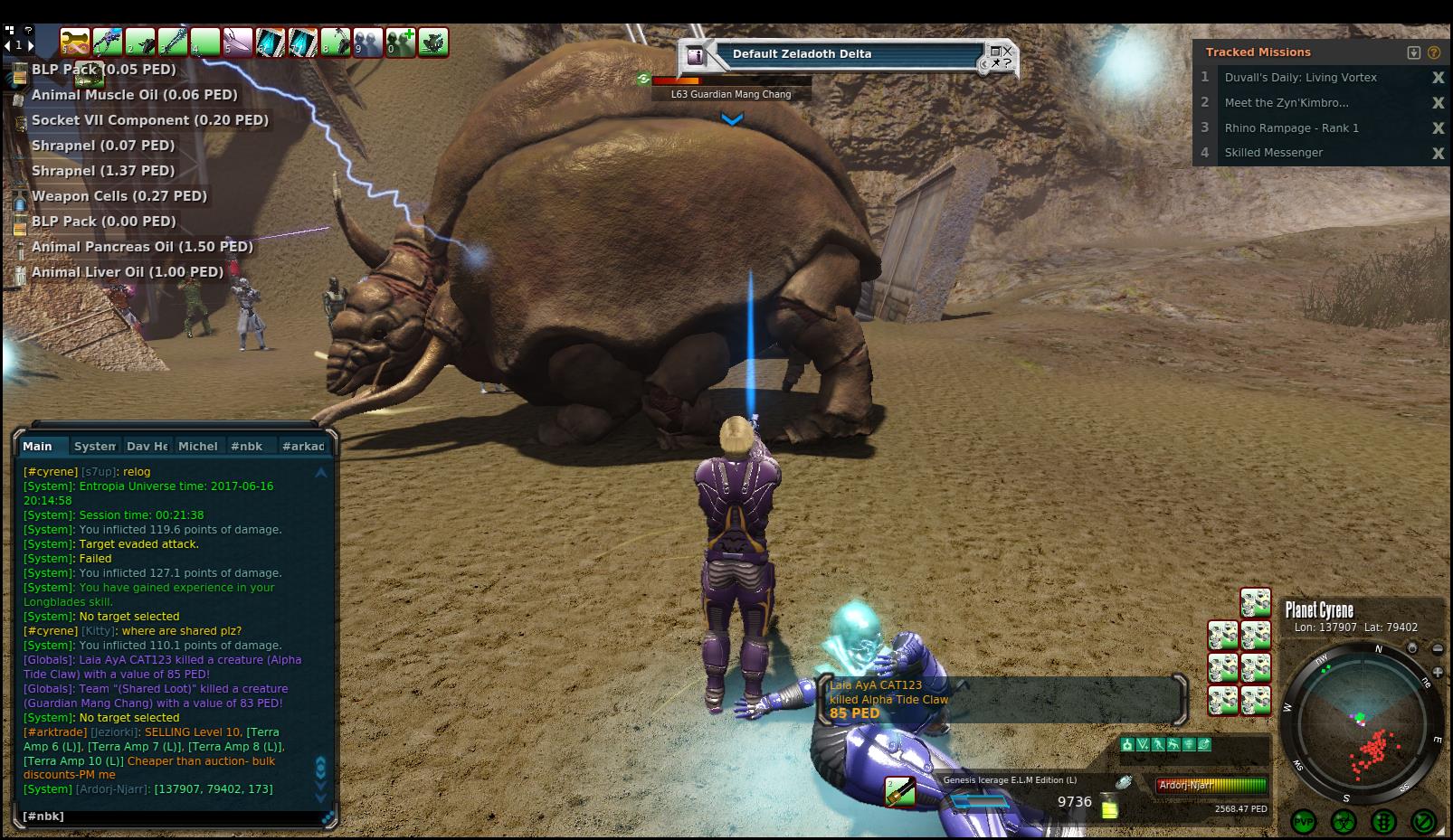Click the biohazard icon below radar
Viewport: 1453px width, 840px height.
coord(1344,822)
